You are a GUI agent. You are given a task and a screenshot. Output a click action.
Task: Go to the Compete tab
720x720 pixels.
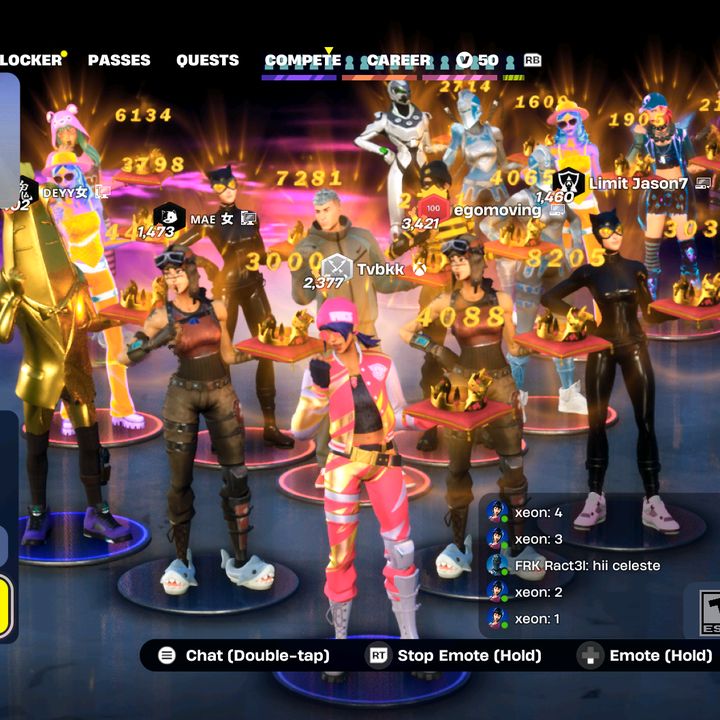coord(302,61)
